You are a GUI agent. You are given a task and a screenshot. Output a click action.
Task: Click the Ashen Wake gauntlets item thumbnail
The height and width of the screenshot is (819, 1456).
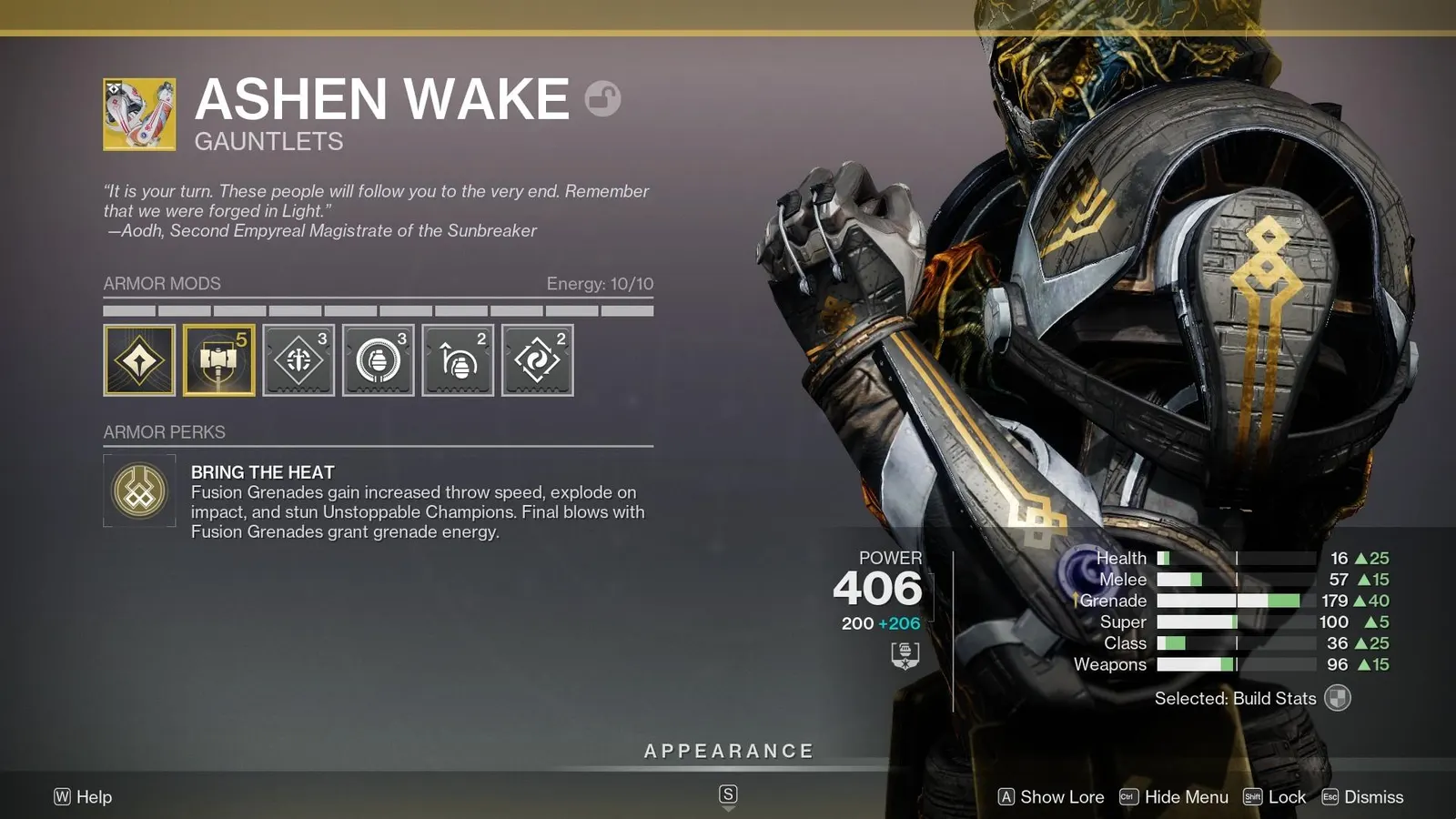tap(139, 114)
